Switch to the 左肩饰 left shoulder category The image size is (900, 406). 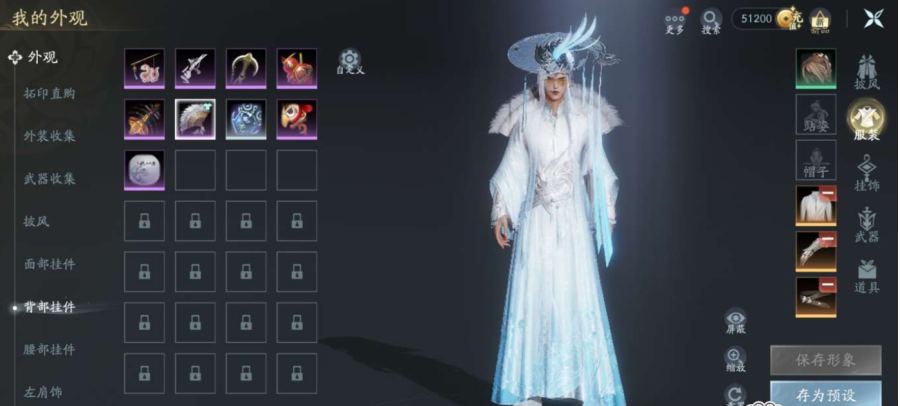[x=43, y=391]
